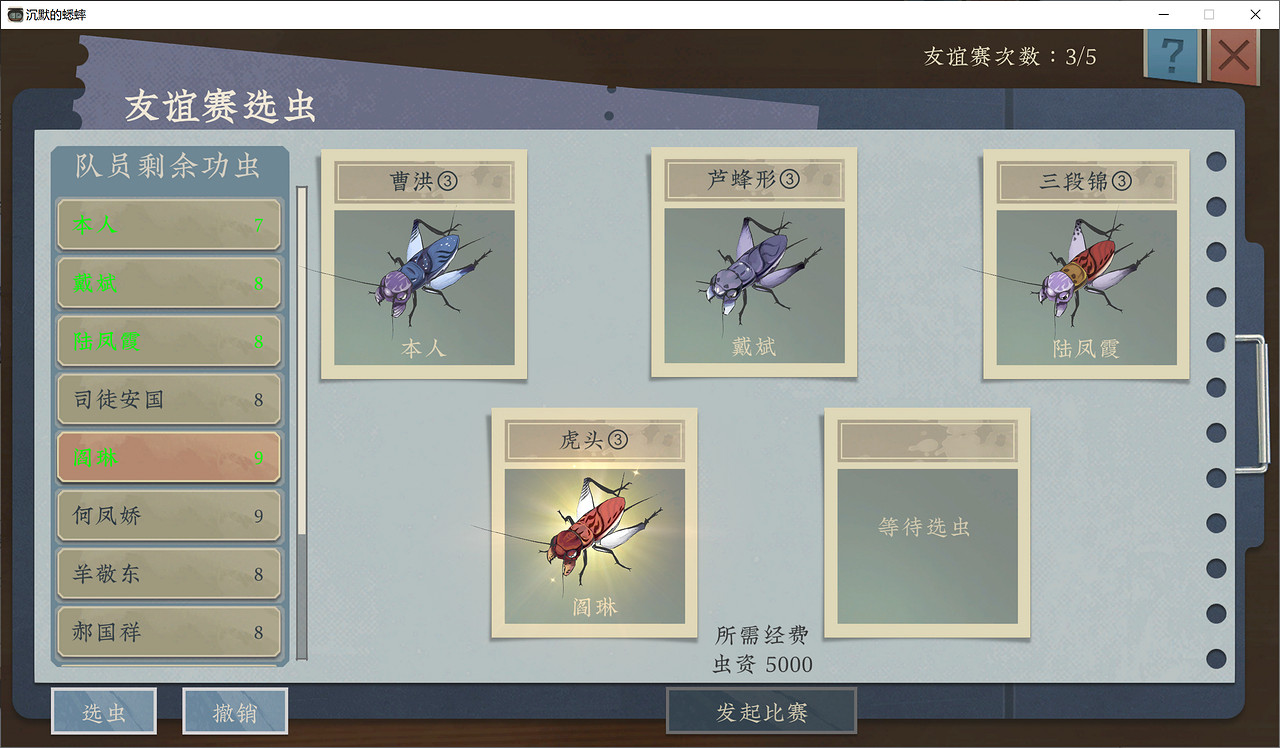Click the red X exit icon
Screen dimensions: 1280x748
click(x=1234, y=56)
